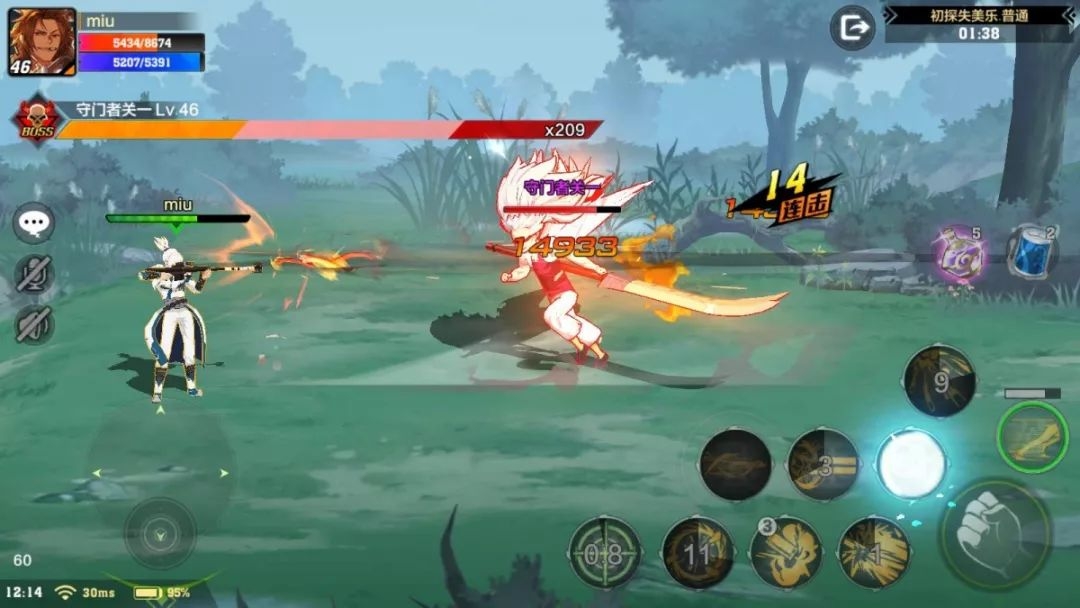
Task: Trigger the glowing white skill orb
Action: (911, 465)
